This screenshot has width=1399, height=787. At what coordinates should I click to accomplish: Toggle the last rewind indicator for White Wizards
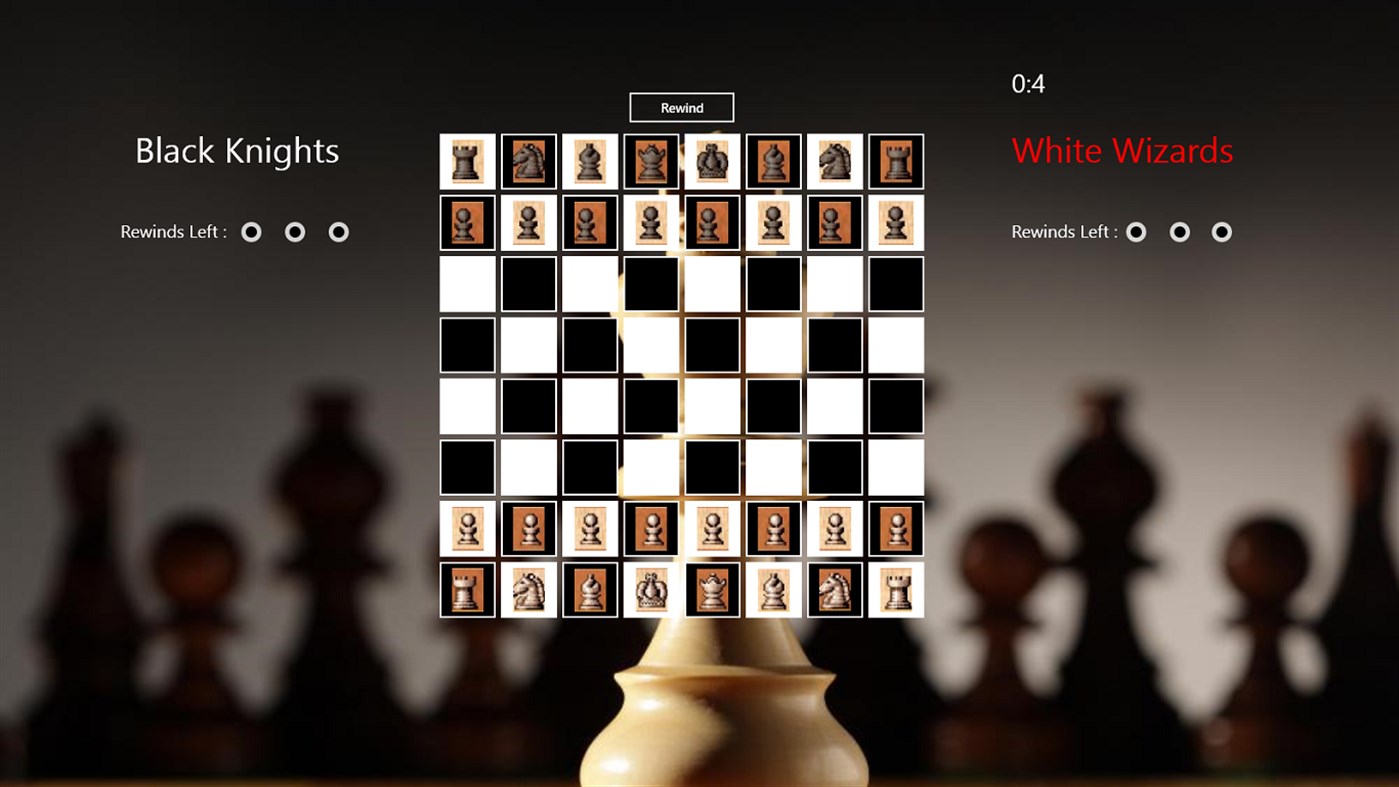[x=1222, y=231]
